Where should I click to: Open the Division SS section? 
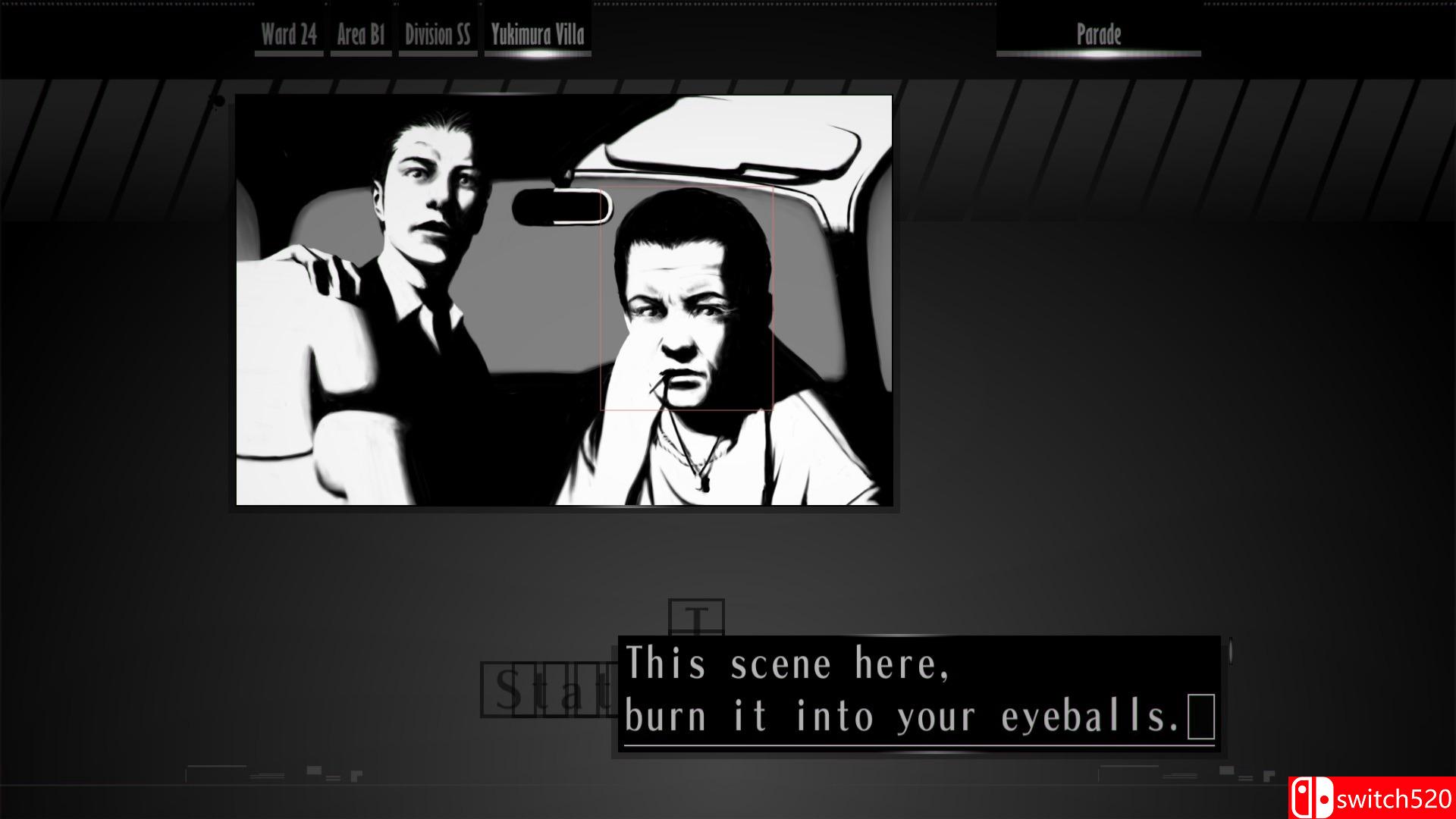click(x=438, y=33)
